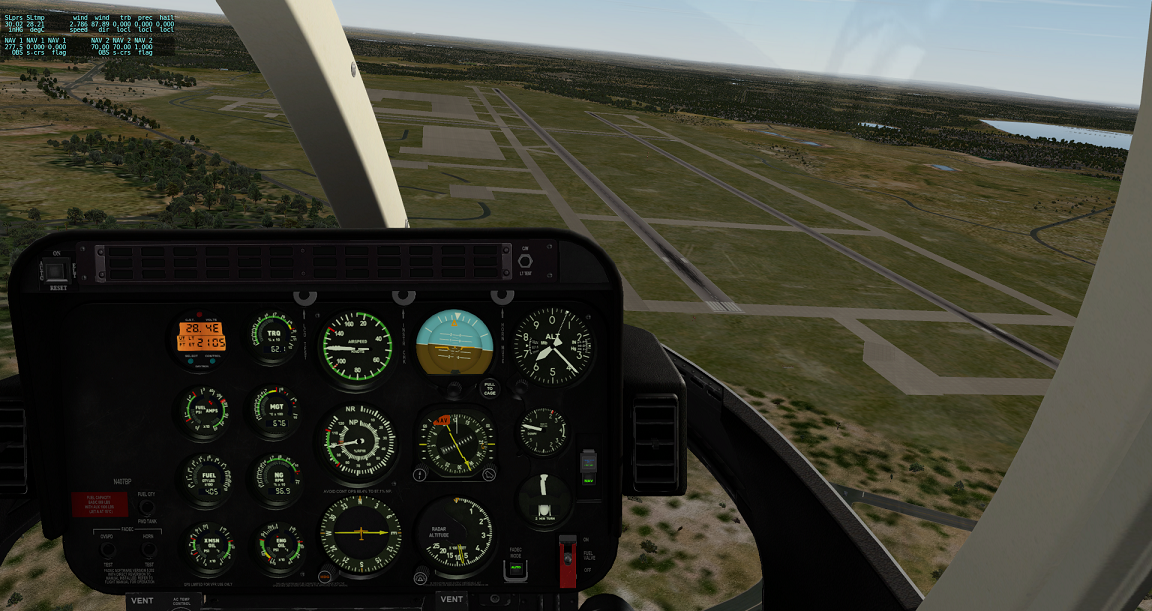Flip the RESET switch on the panel
The width and height of the screenshot is (1152, 611).
pos(56,270)
